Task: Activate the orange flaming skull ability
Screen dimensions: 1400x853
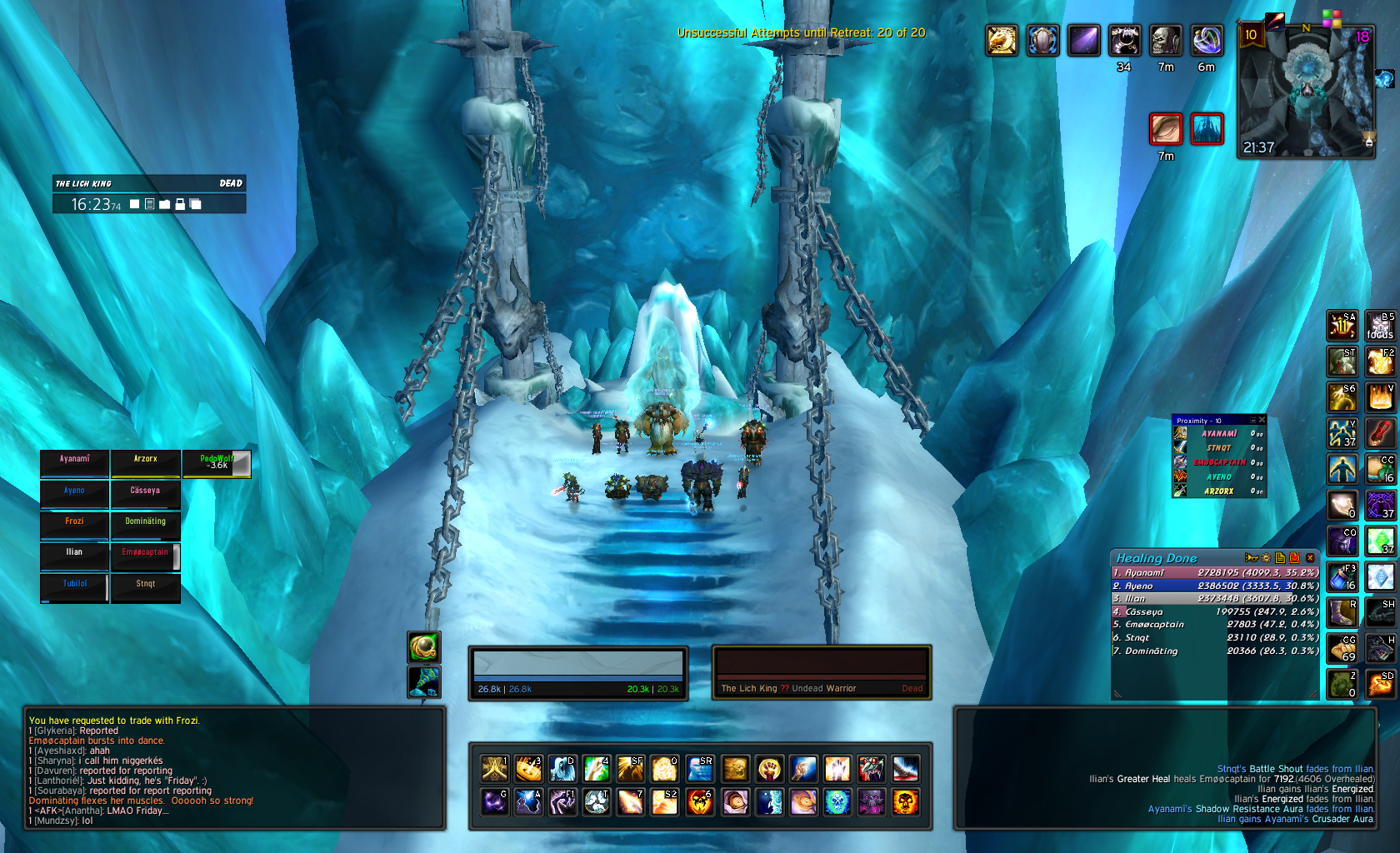Action: tap(905, 802)
